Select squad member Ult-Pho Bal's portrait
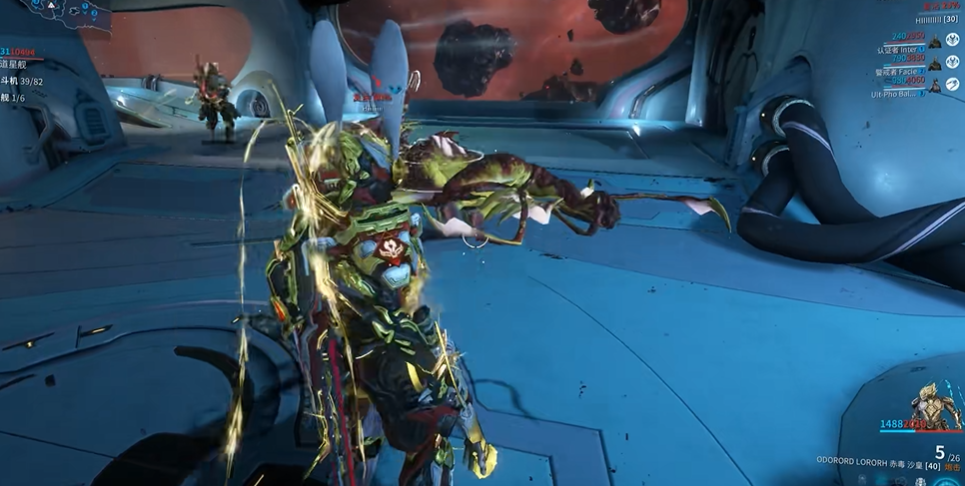965x486 pixels. point(937,88)
